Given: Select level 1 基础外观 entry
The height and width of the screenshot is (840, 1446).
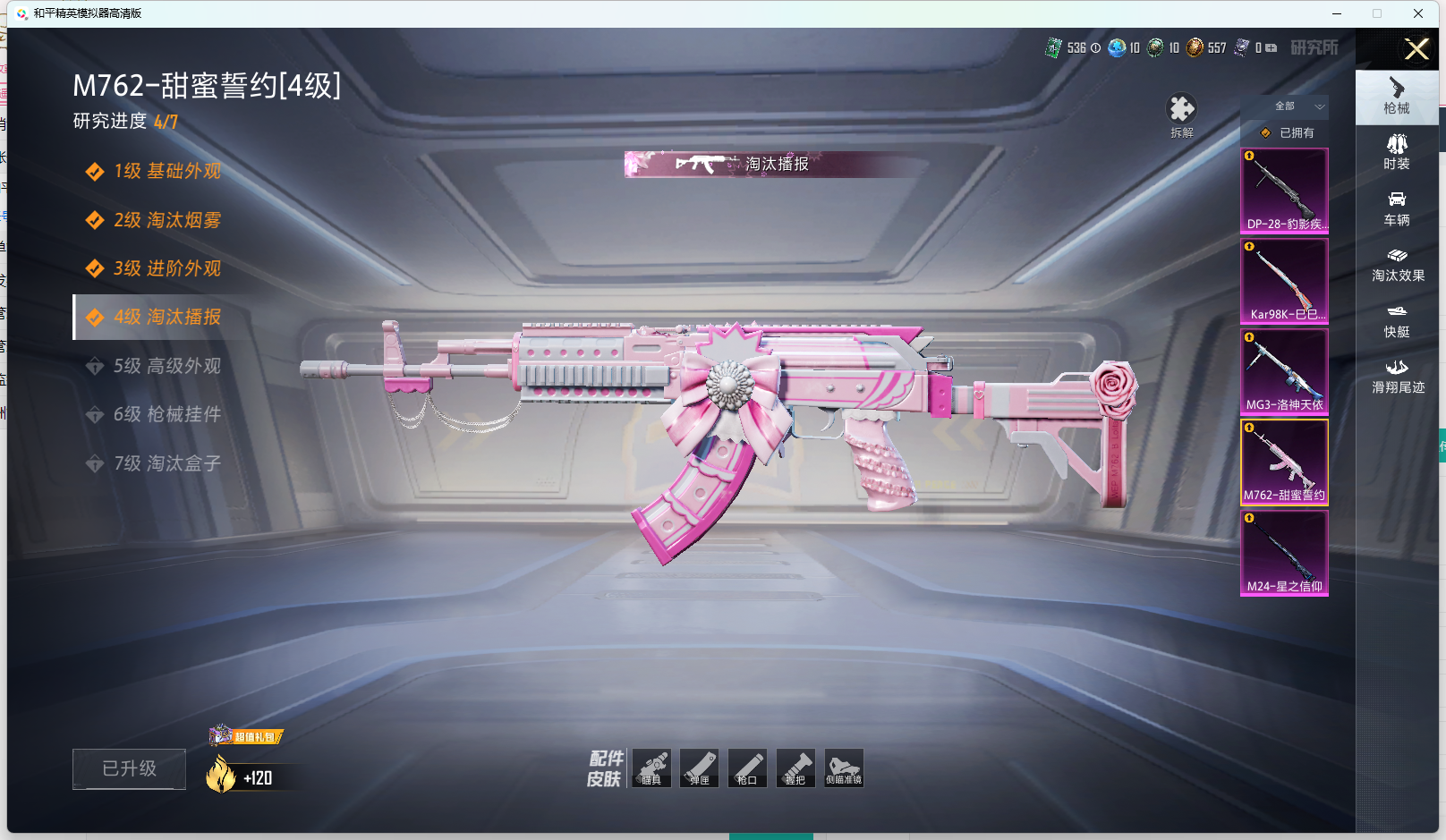Looking at the screenshot, I should [x=166, y=171].
